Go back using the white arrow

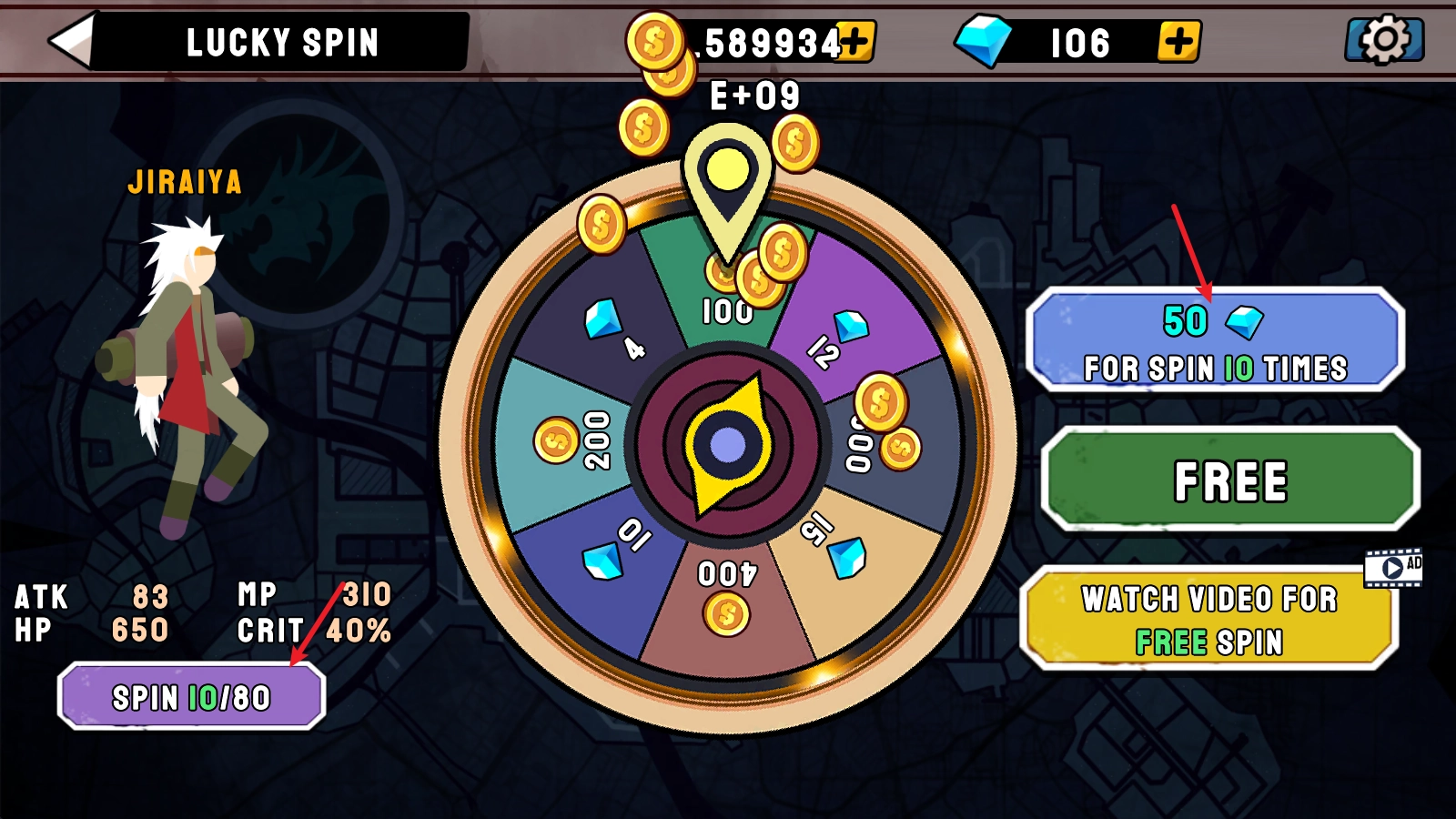click(x=71, y=41)
